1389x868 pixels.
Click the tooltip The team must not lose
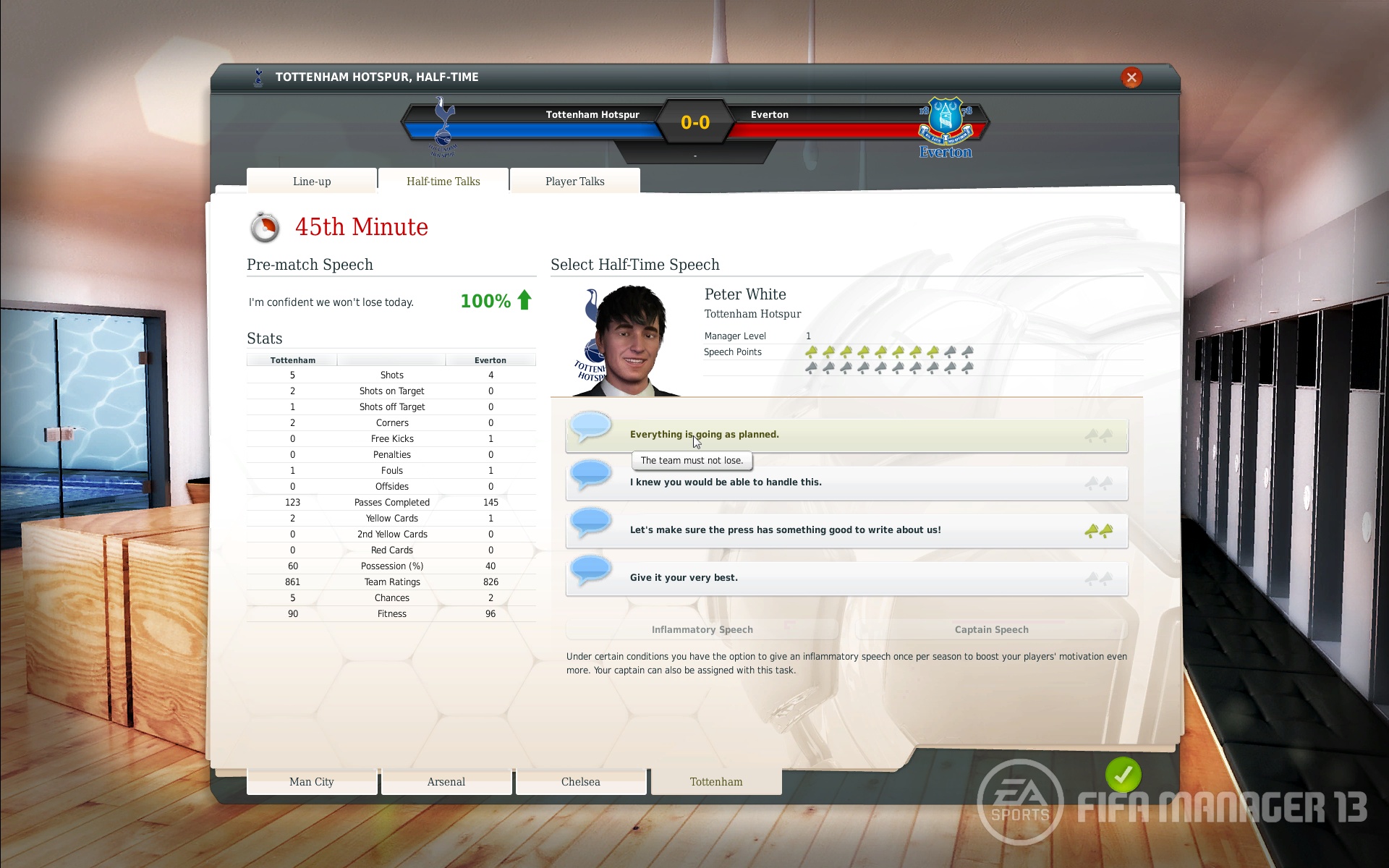coord(692,460)
